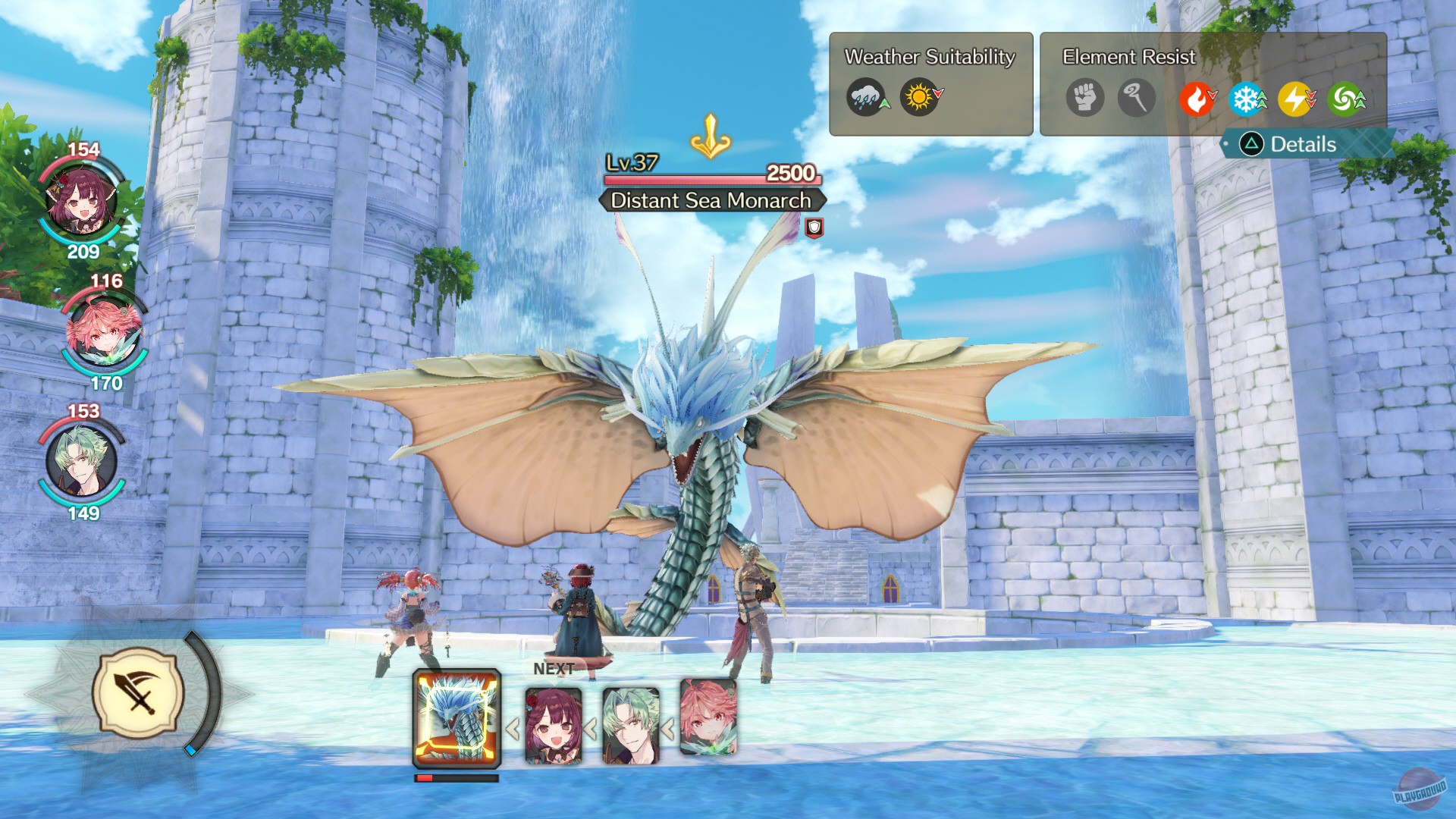The height and width of the screenshot is (819, 1456).
Task: Click the staff magic resist icon
Action: (1135, 99)
